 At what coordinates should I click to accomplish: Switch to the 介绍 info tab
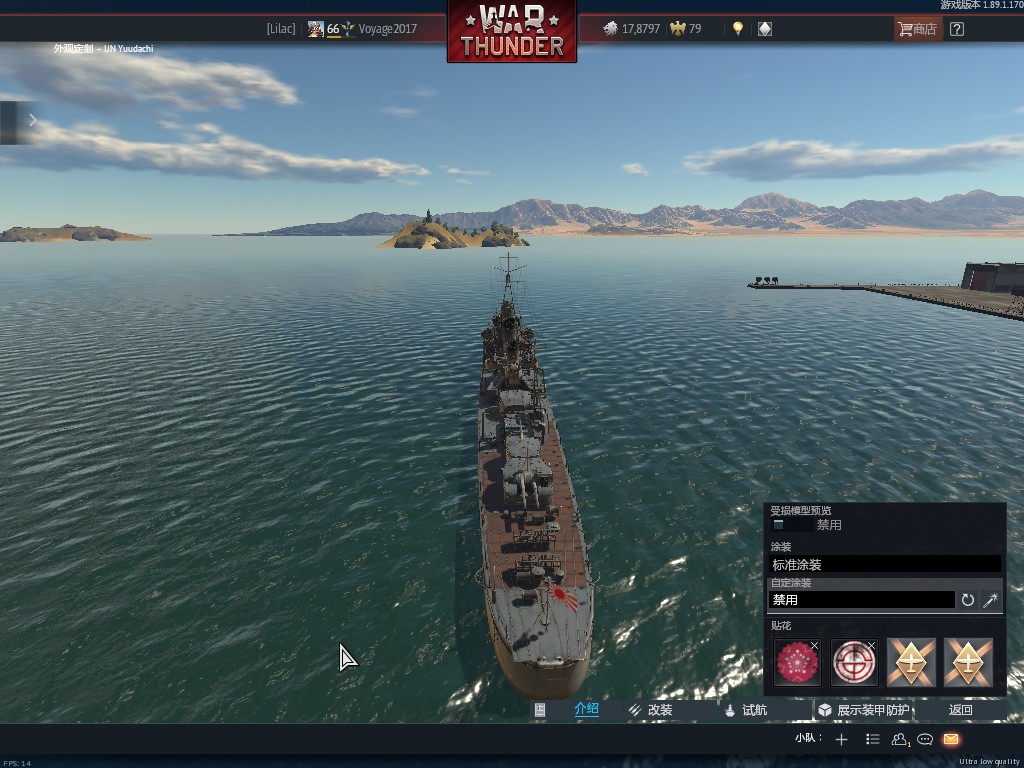pyautogui.click(x=586, y=710)
